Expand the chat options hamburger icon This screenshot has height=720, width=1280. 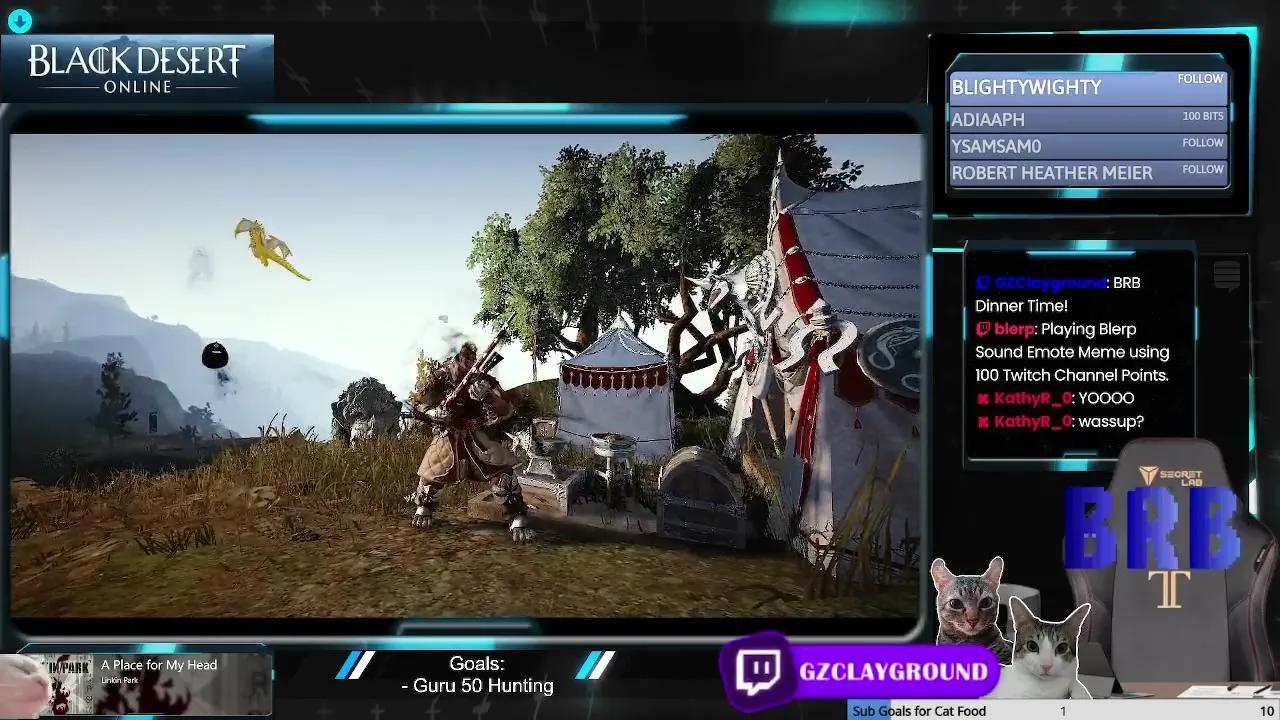pos(1227,277)
